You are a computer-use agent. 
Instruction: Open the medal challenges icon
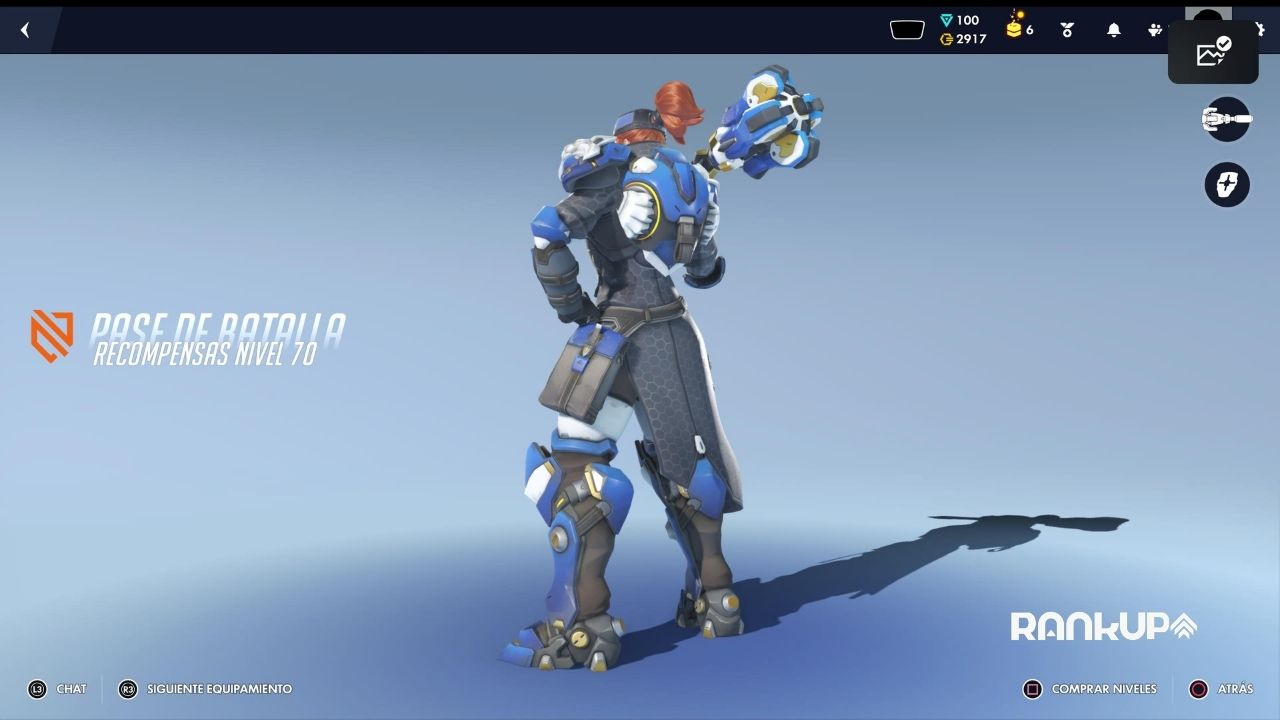[x=1067, y=30]
